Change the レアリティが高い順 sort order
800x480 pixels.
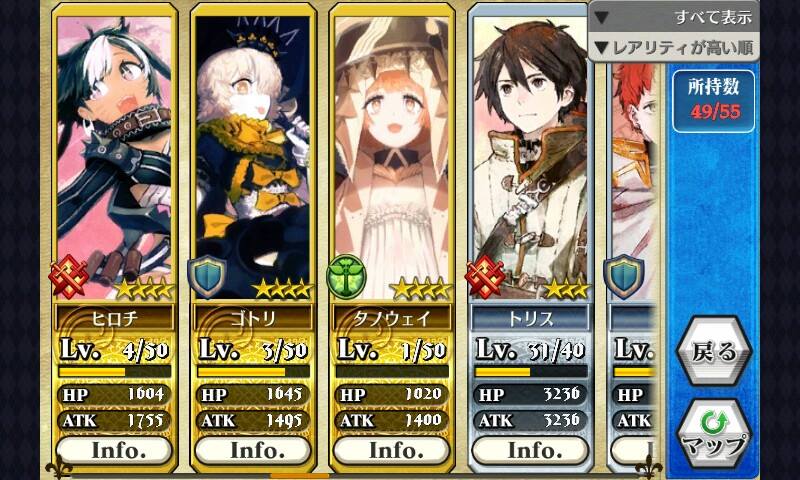(673, 47)
